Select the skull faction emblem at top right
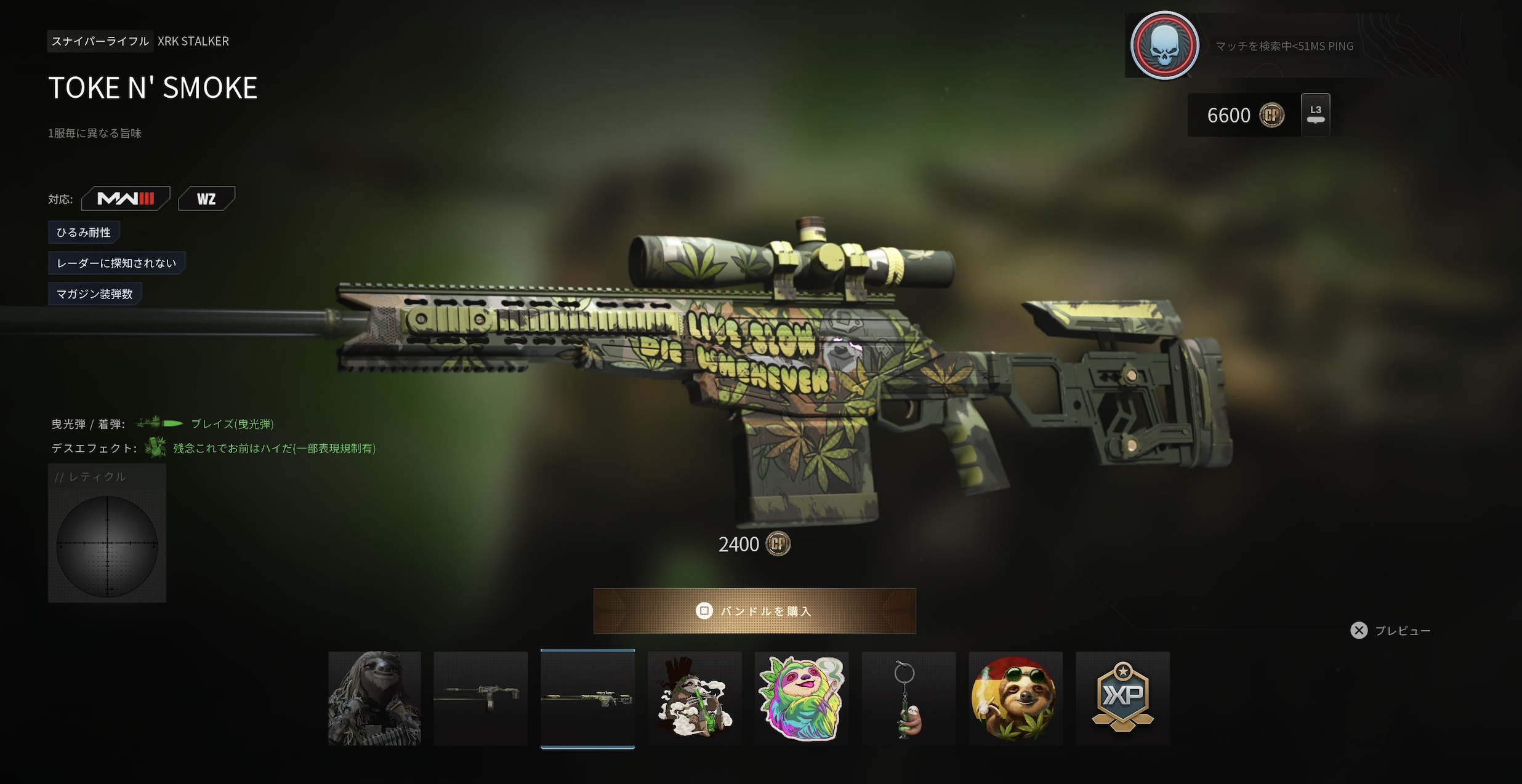This screenshot has height=784, width=1522. 1166,45
